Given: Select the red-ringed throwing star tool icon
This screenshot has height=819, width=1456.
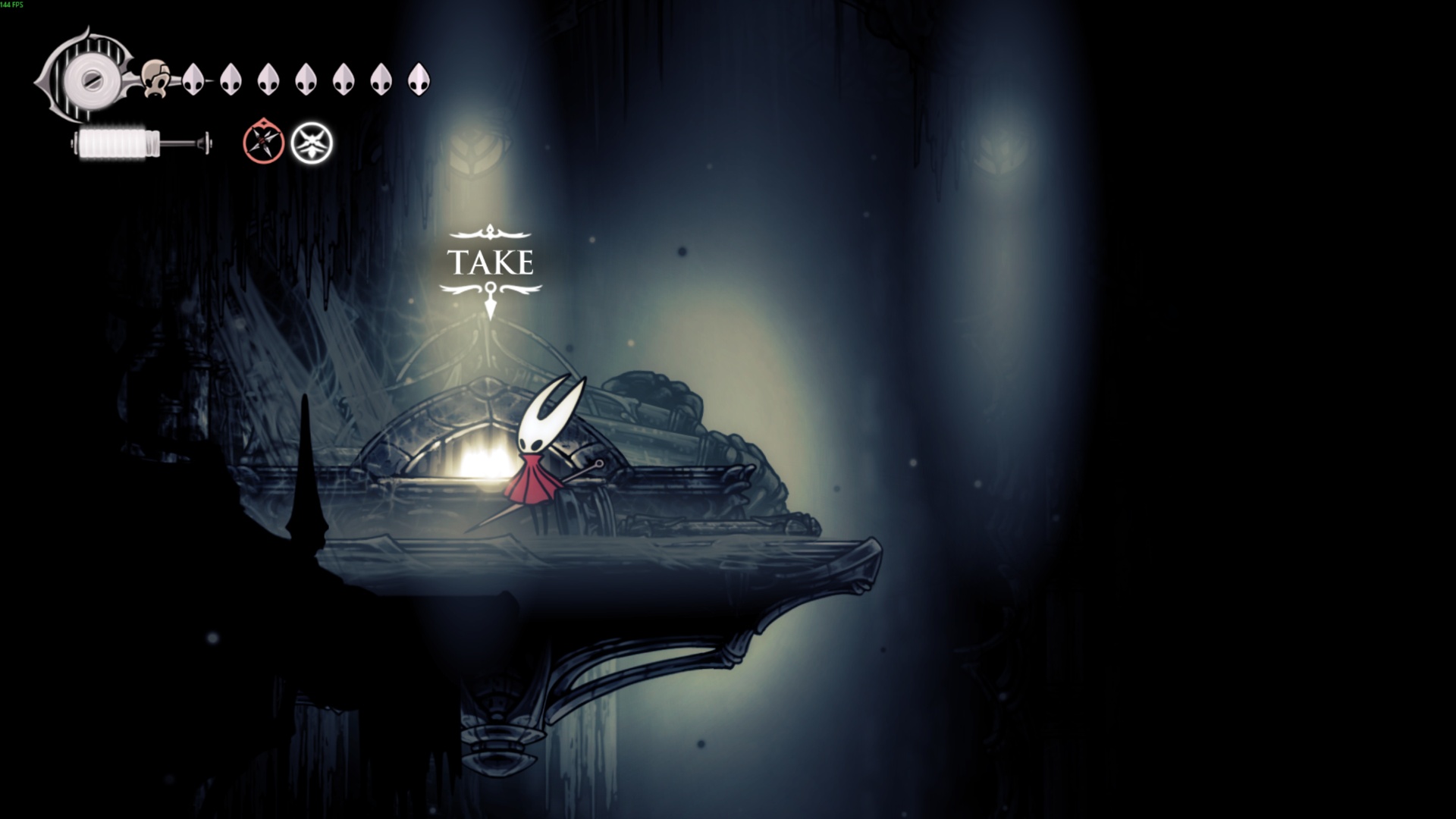Looking at the screenshot, I should tap(263, 142).
